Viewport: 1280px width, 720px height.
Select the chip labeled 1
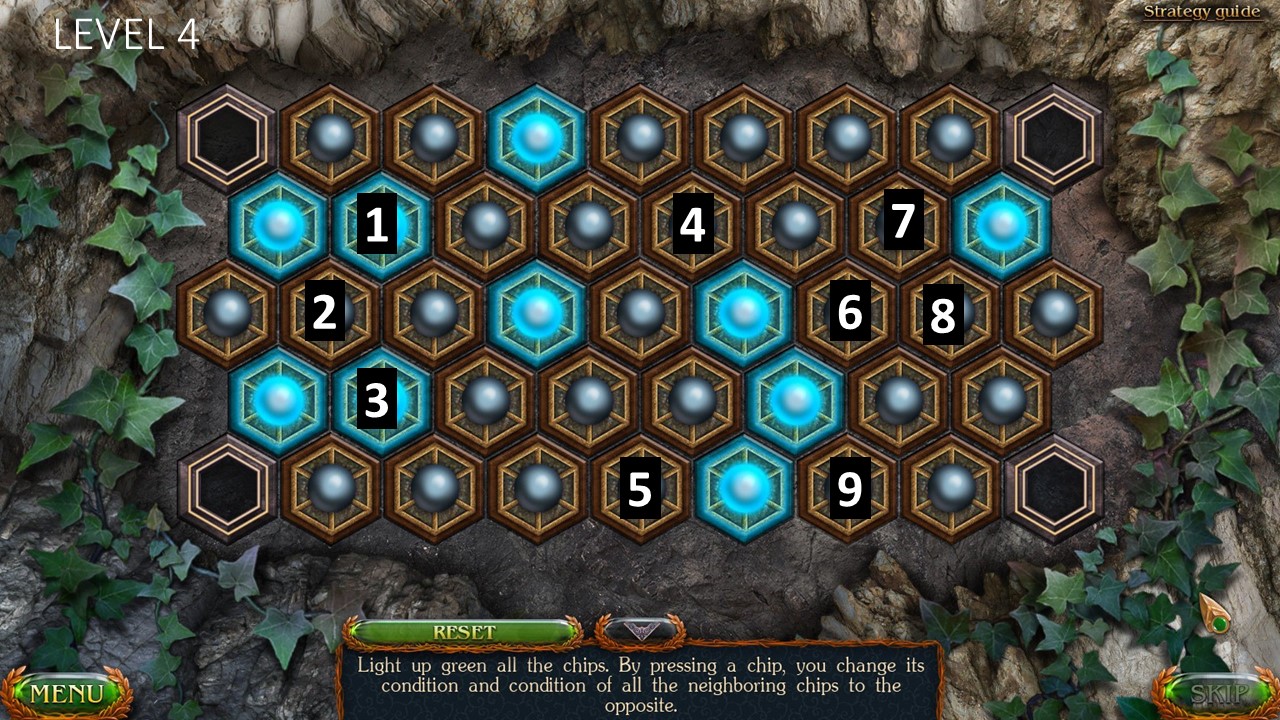pyautogui.click(x=381, y=226)
